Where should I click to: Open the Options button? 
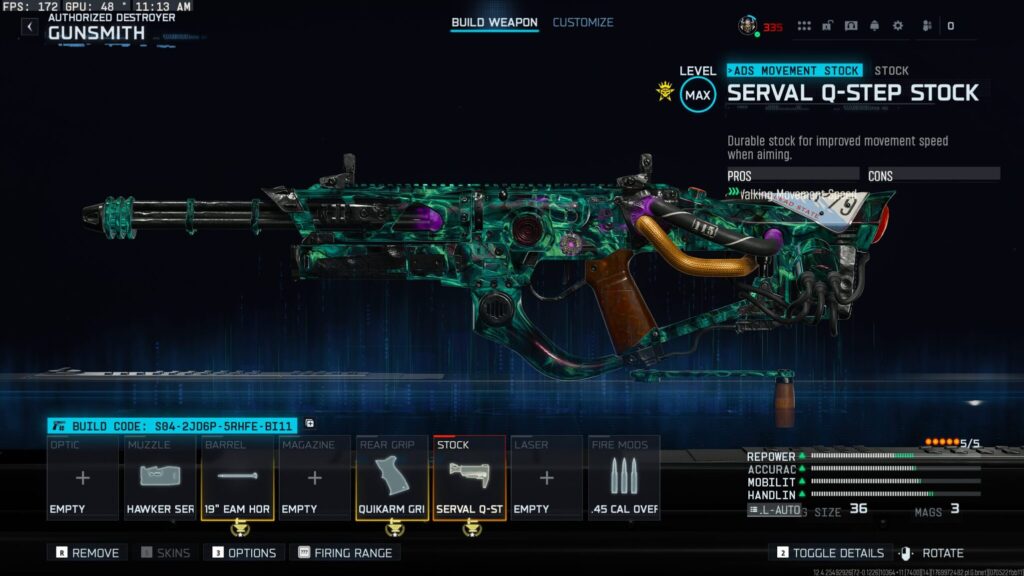[x=244, y=552]
